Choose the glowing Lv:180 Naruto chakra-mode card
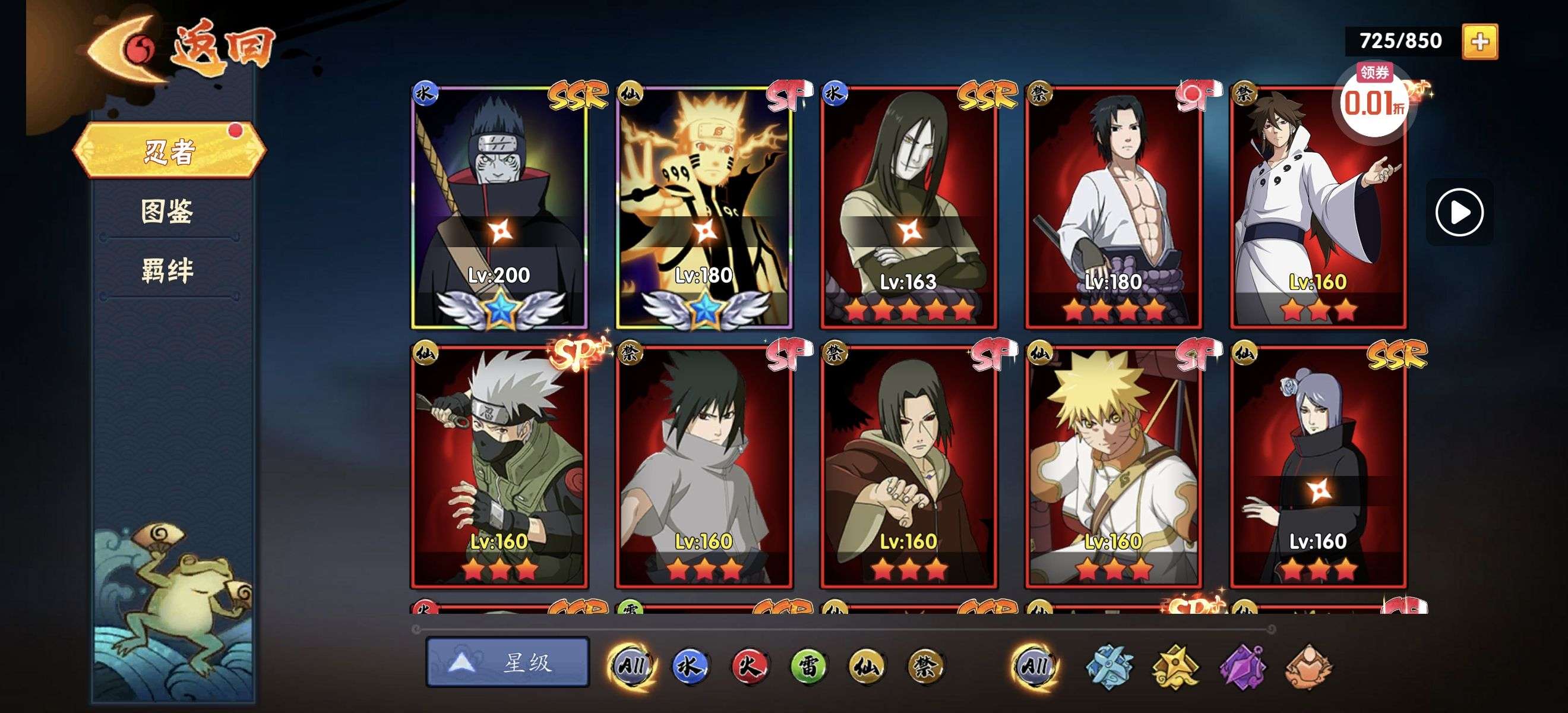This screenshot has height=713, width=1568. 704,207
